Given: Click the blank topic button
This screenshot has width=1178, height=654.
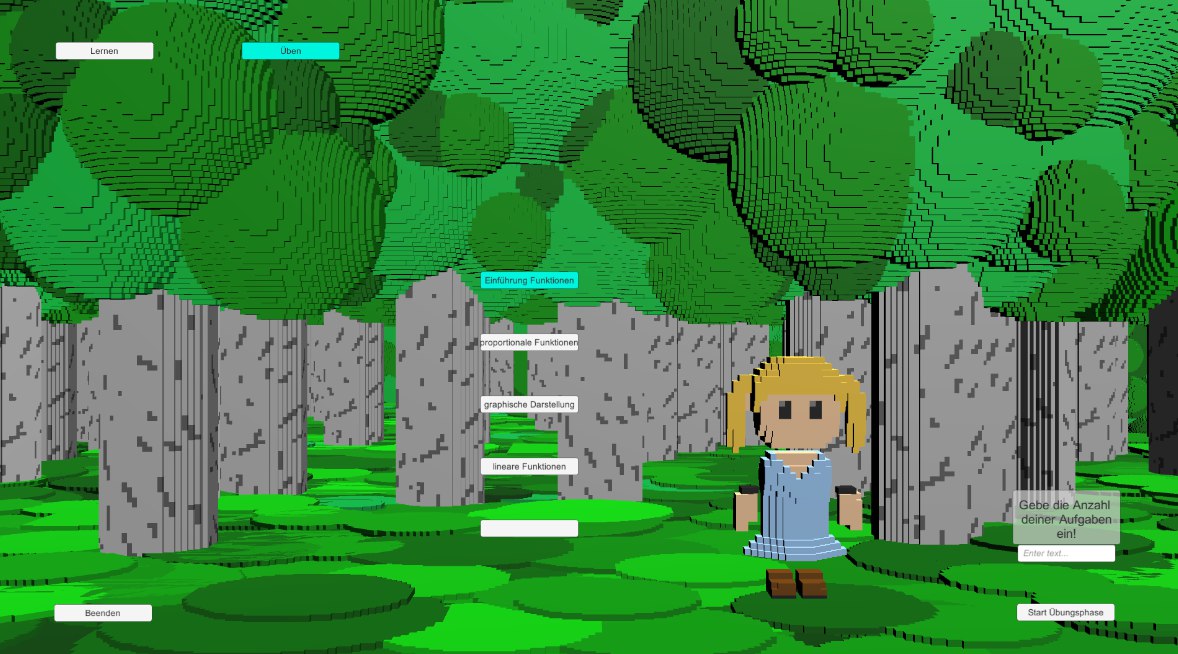Looking at the screenshot, I should tap(529, 528).
